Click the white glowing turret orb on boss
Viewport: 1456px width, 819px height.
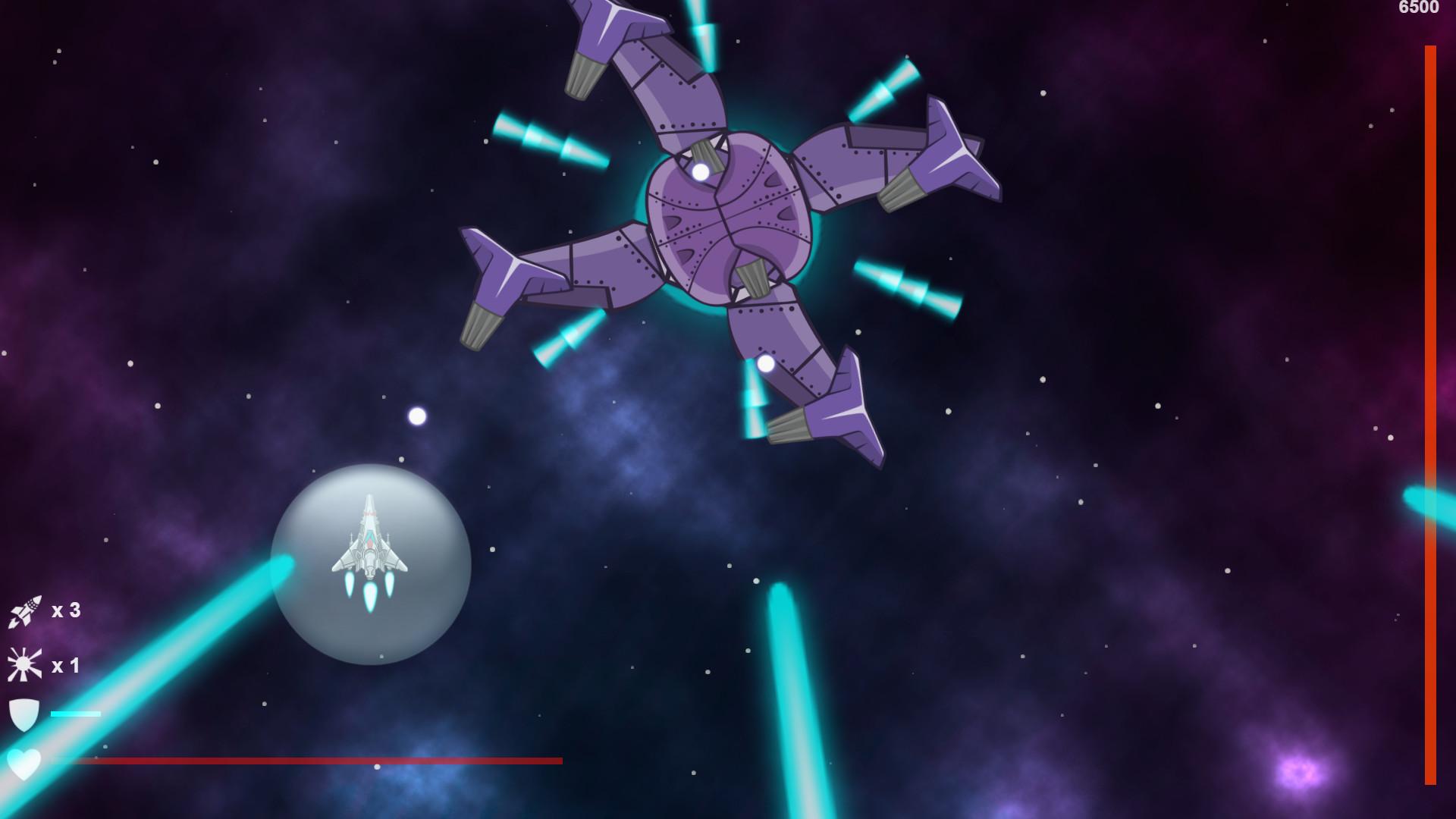tap(699, 170)
